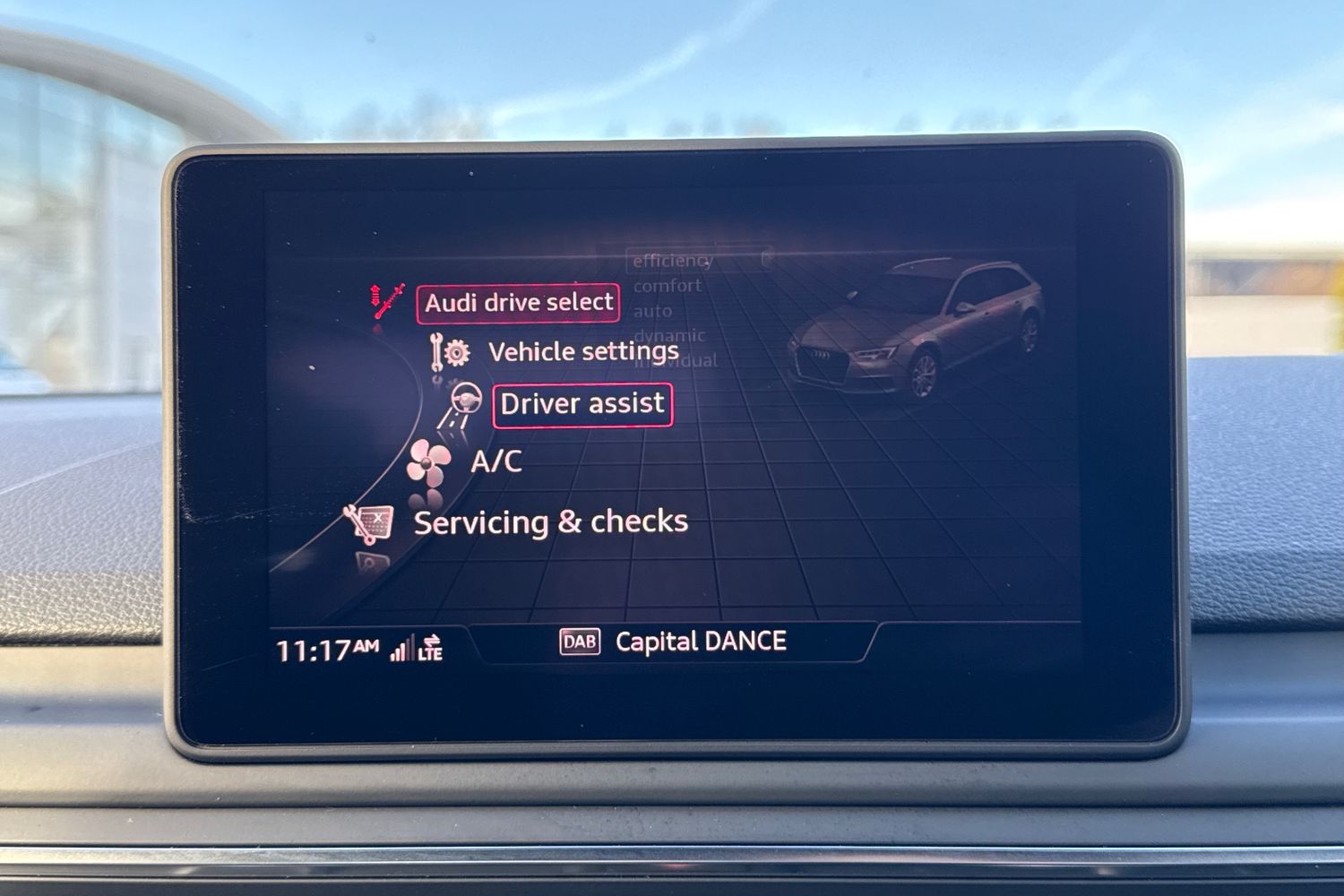Click the LTE network indicator
The height and width of the screenshot is (896, 1344).
(433, 647)
